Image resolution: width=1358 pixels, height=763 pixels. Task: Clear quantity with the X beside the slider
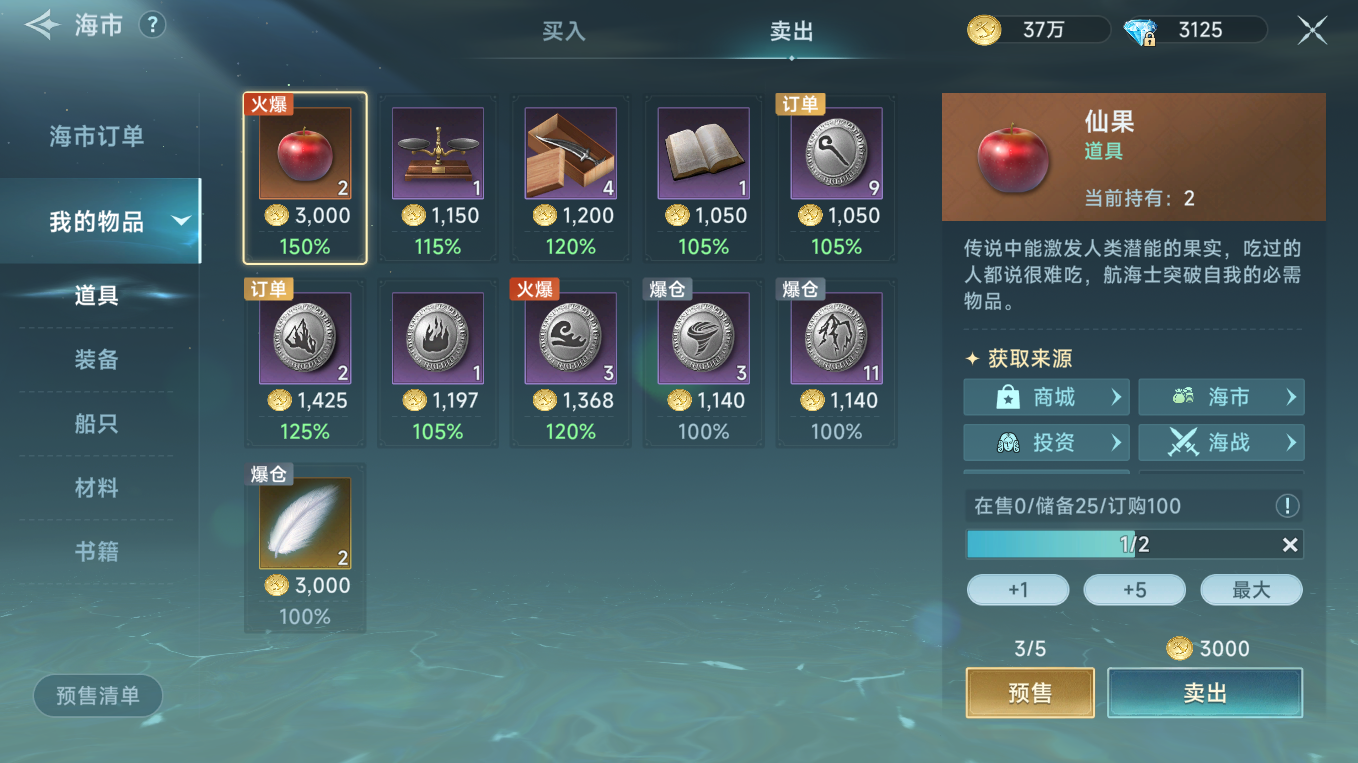pyautogui.click(x=1291, y=545)
